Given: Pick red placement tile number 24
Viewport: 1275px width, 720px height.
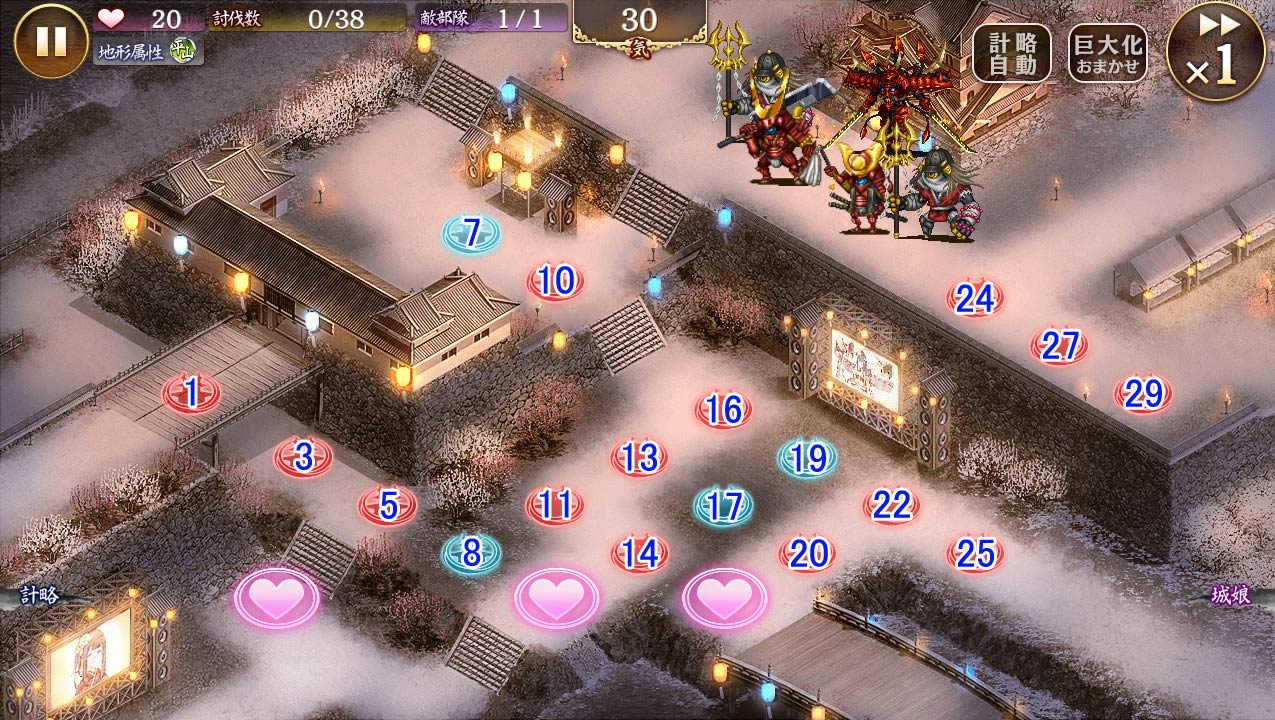Looking at the screenshot, I should point(975,298).
